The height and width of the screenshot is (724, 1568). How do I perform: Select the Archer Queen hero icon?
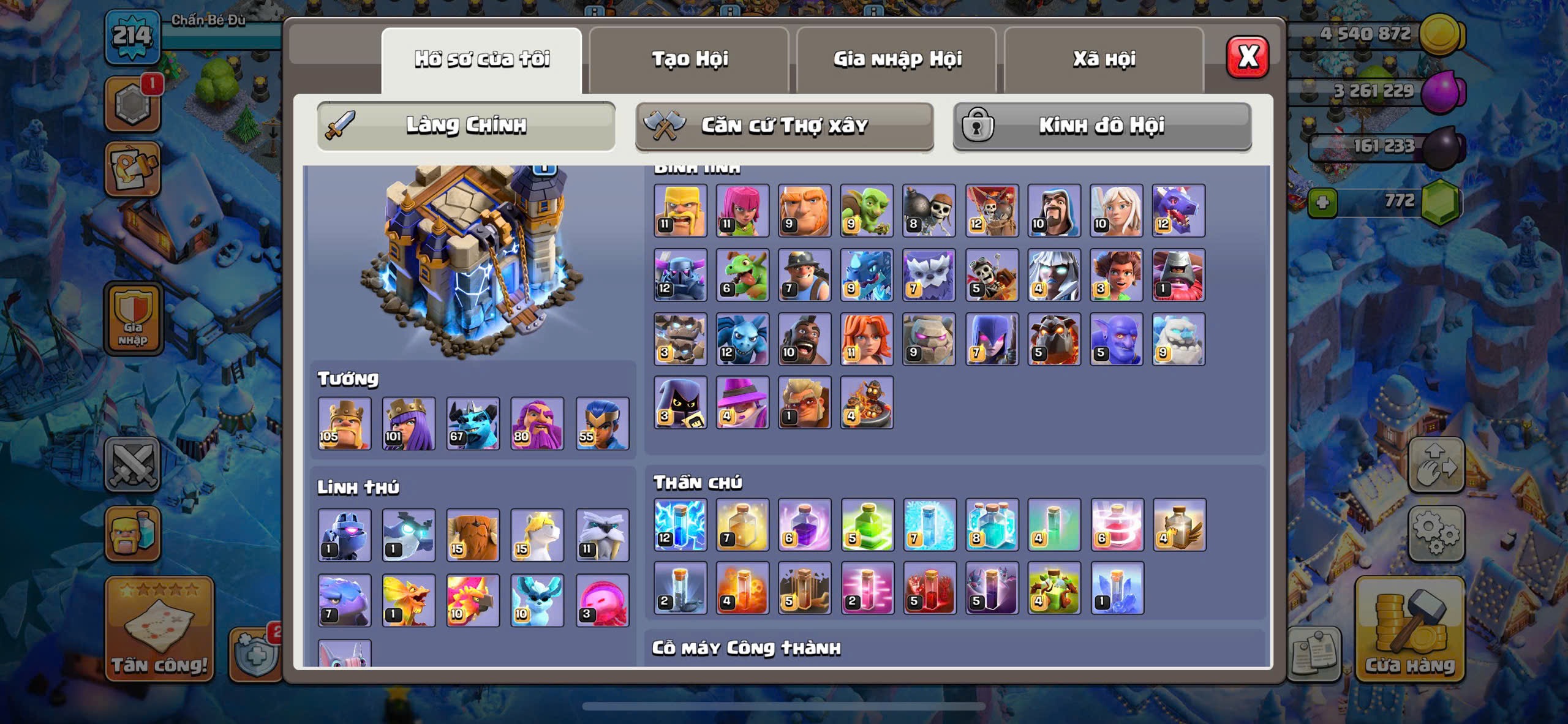(x=409, y=423)
